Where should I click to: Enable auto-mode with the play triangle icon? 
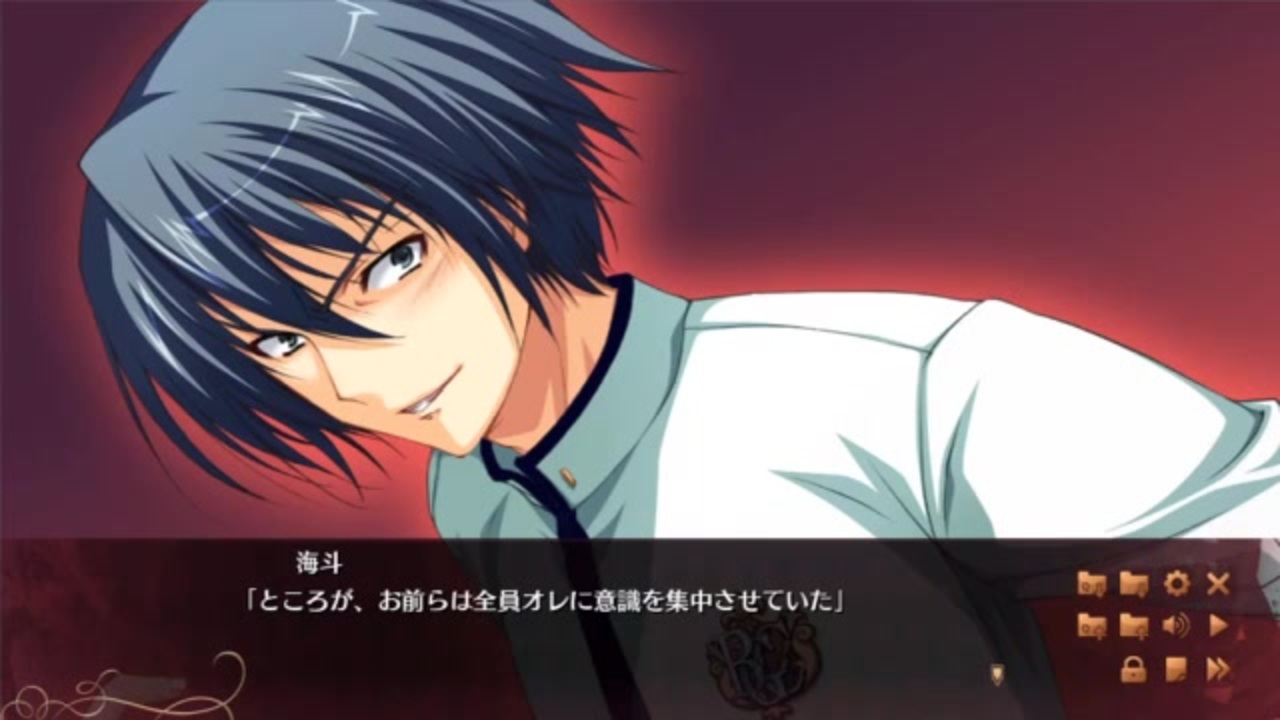[x=1218, y=624]
